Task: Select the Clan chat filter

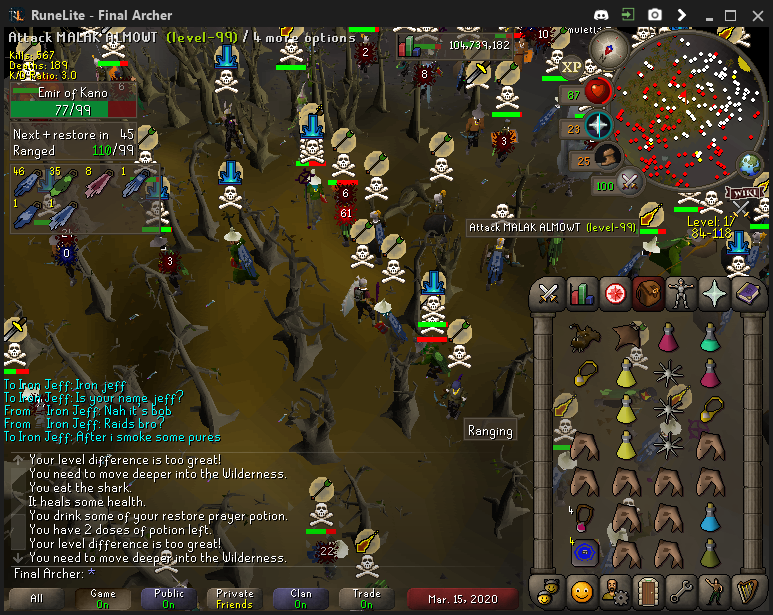Action: click(x=301, y=598)
